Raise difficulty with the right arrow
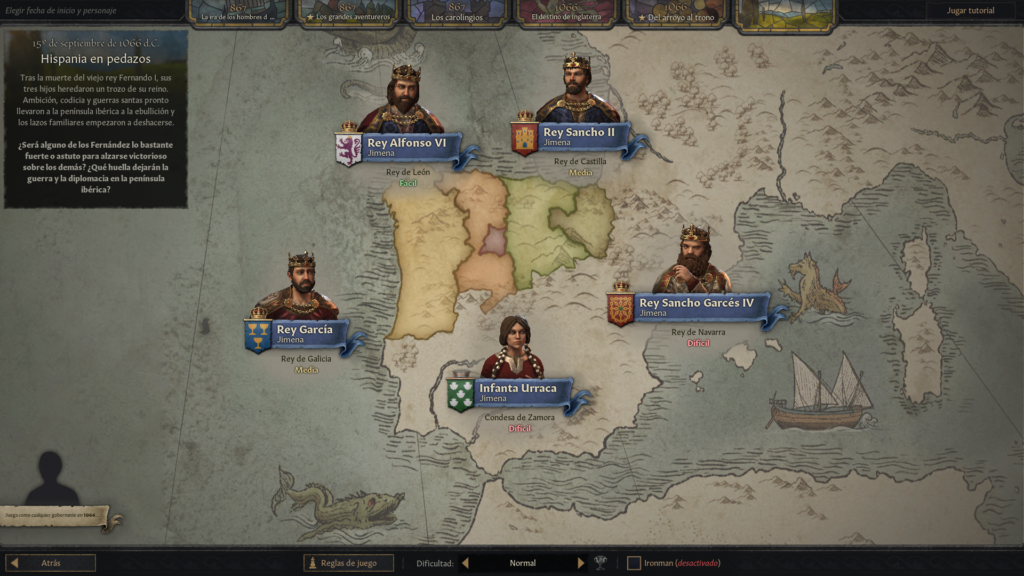Screen dimensions: 1024x576 click(580, 563)
